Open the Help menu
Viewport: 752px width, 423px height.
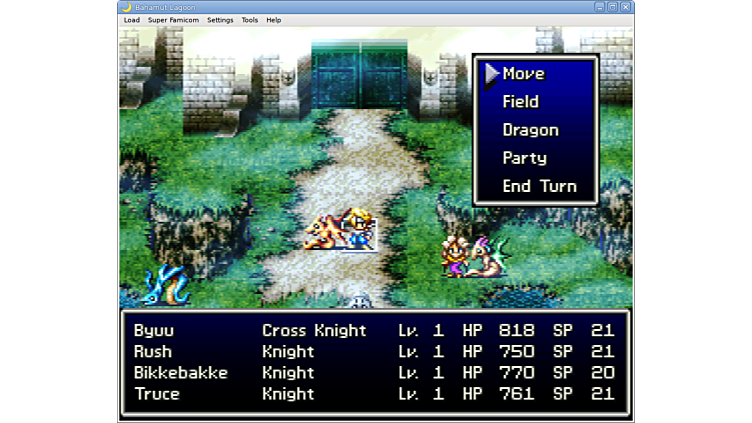(x=273, y=20)
